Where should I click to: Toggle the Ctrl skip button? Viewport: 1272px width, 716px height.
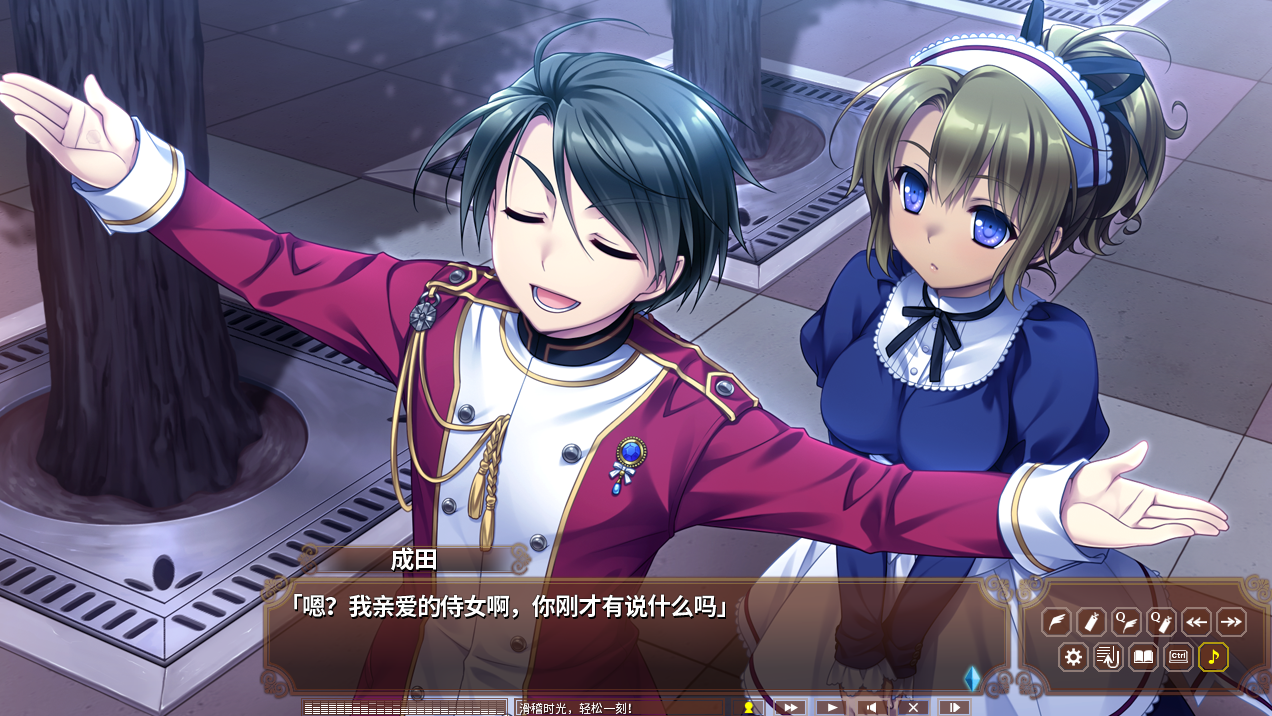pos(1178,657)
